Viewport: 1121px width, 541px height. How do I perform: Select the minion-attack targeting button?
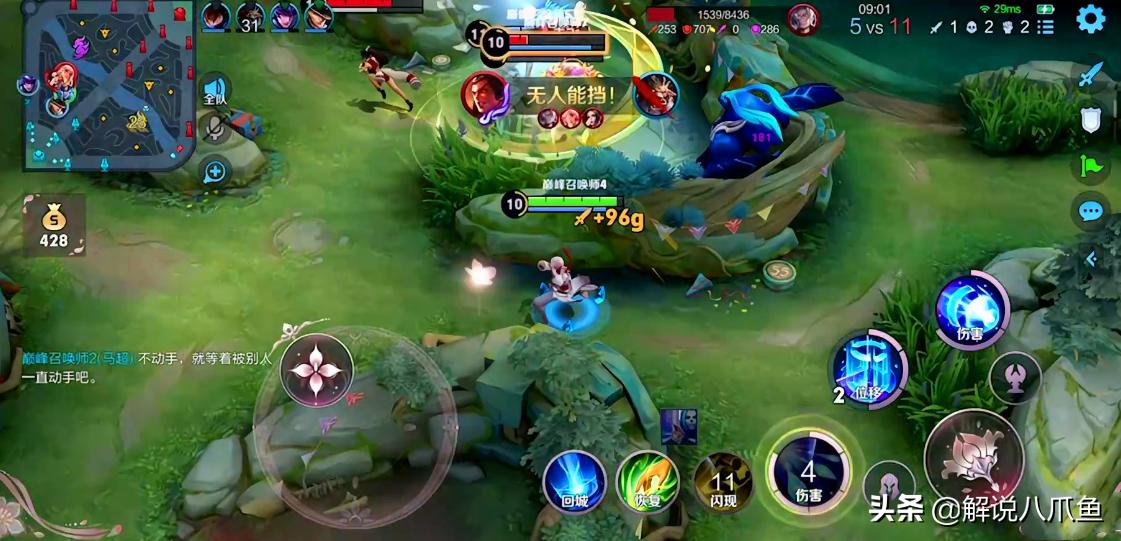tap(889, 486)
